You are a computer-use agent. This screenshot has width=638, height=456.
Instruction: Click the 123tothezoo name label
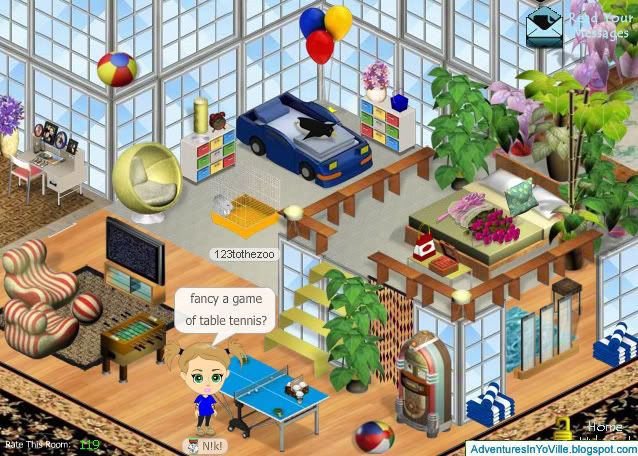239,255
